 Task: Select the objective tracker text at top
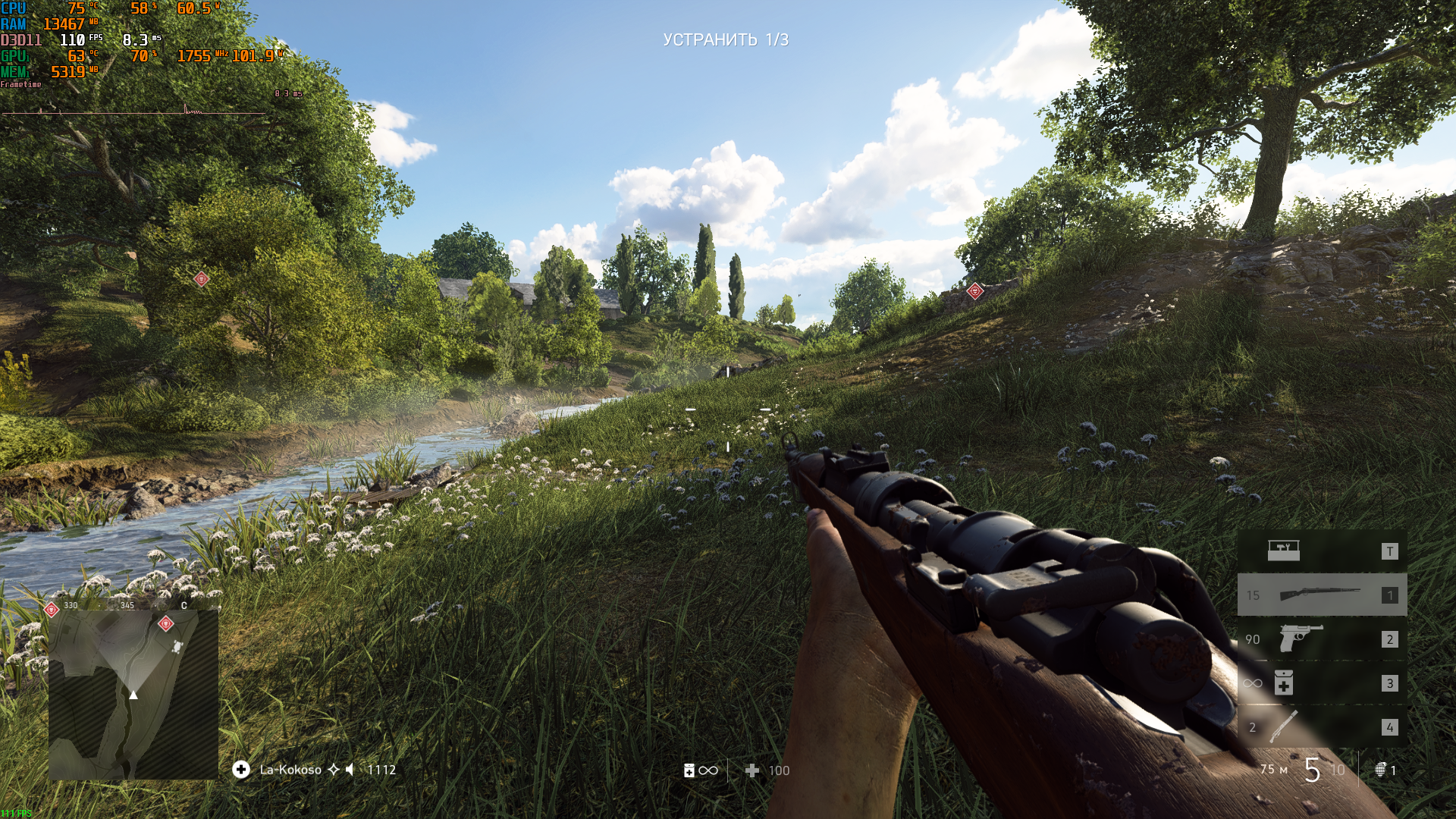(726, 39)
